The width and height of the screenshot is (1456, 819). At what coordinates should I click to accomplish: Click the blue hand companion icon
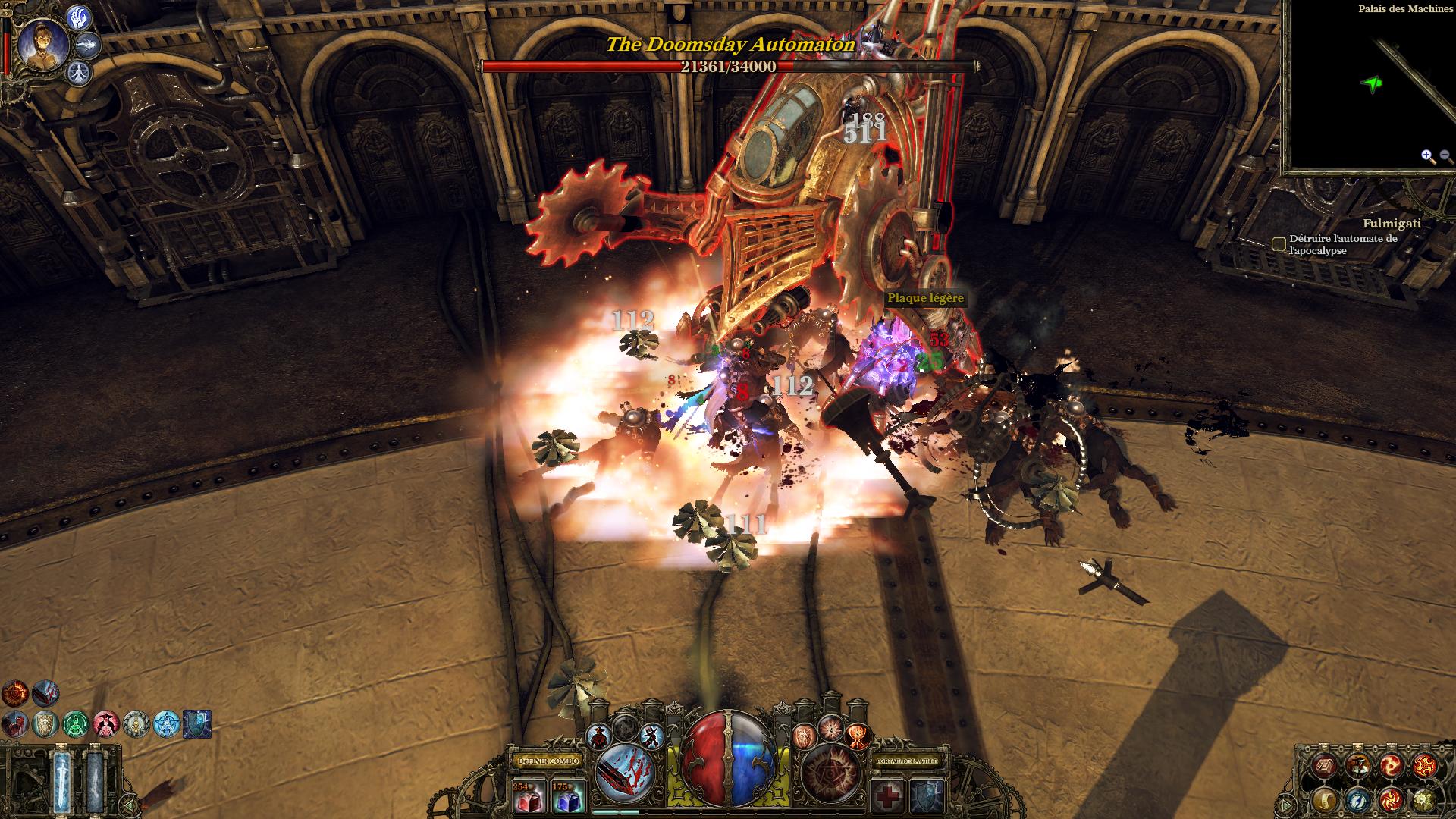[x=80, y=17]
